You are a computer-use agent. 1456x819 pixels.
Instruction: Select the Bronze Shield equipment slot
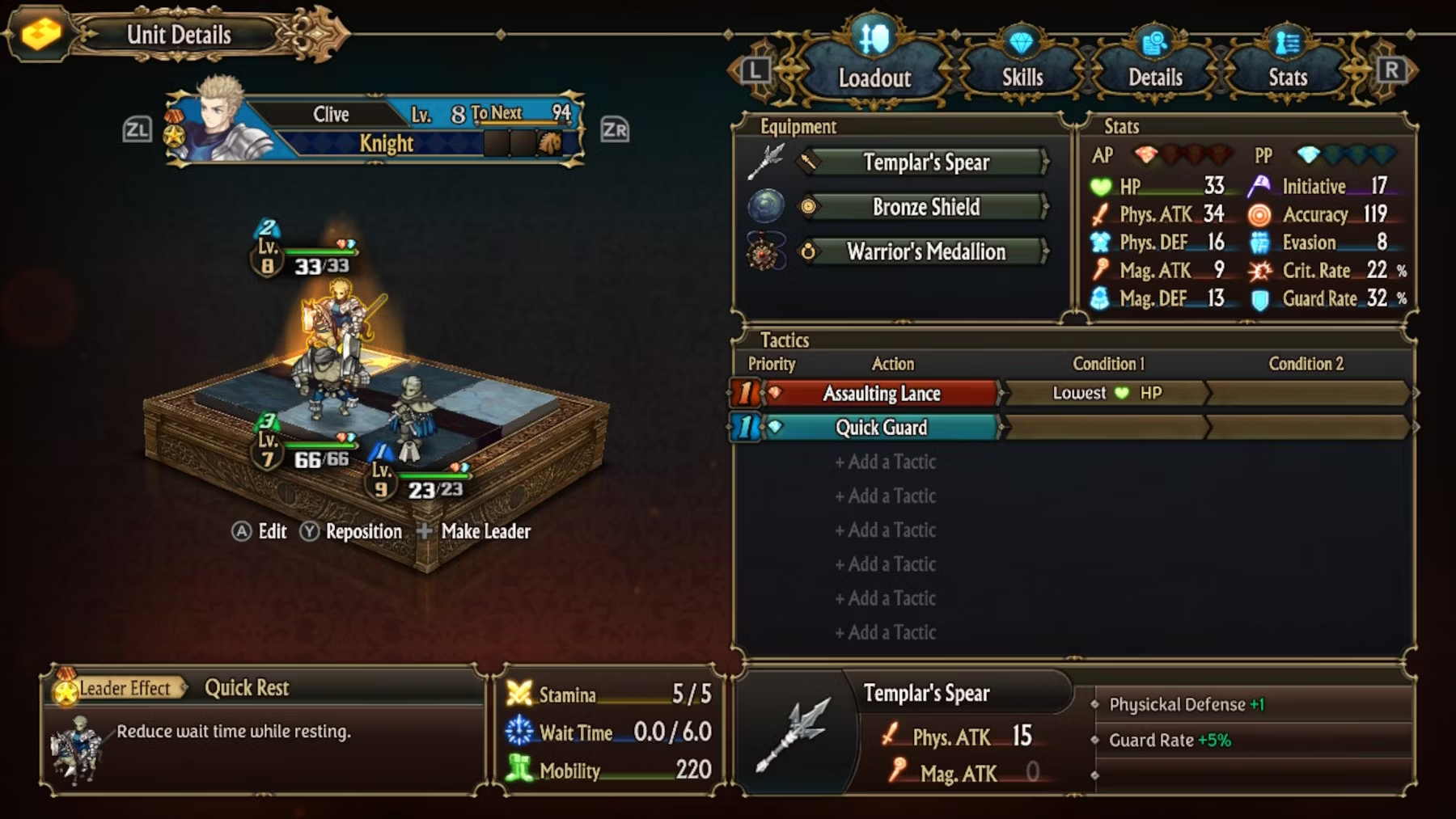pyautogui.click(x=926, y=207)
